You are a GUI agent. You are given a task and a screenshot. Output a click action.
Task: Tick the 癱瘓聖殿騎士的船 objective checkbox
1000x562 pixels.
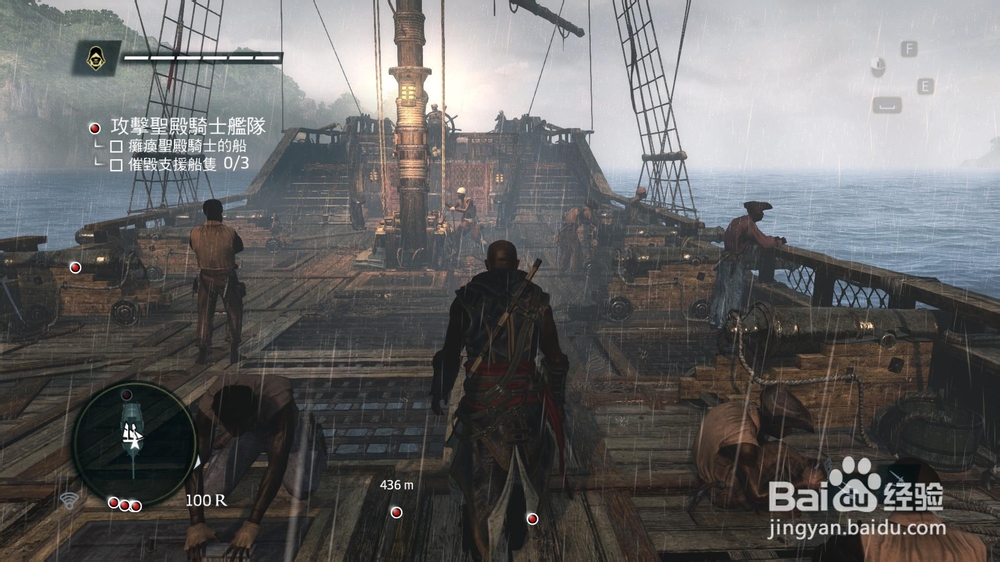(x=116, y=146)
